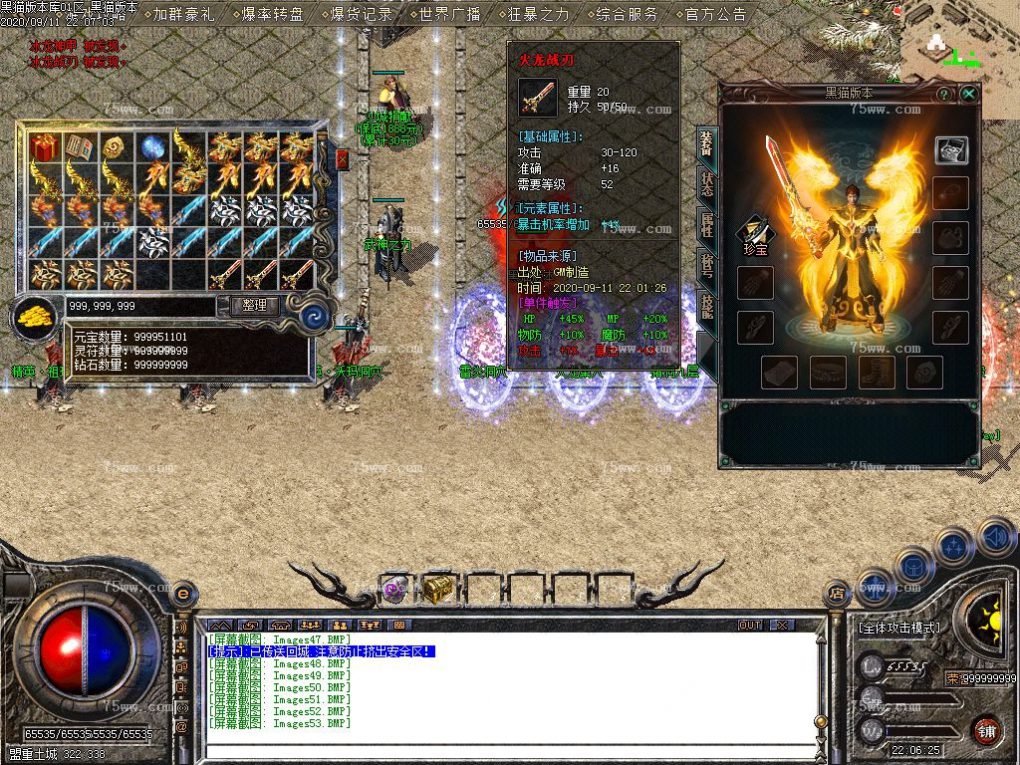Screen dimensions: 1020x765
Task: Select the blue orb item in the bag
Action: point(152,148)
